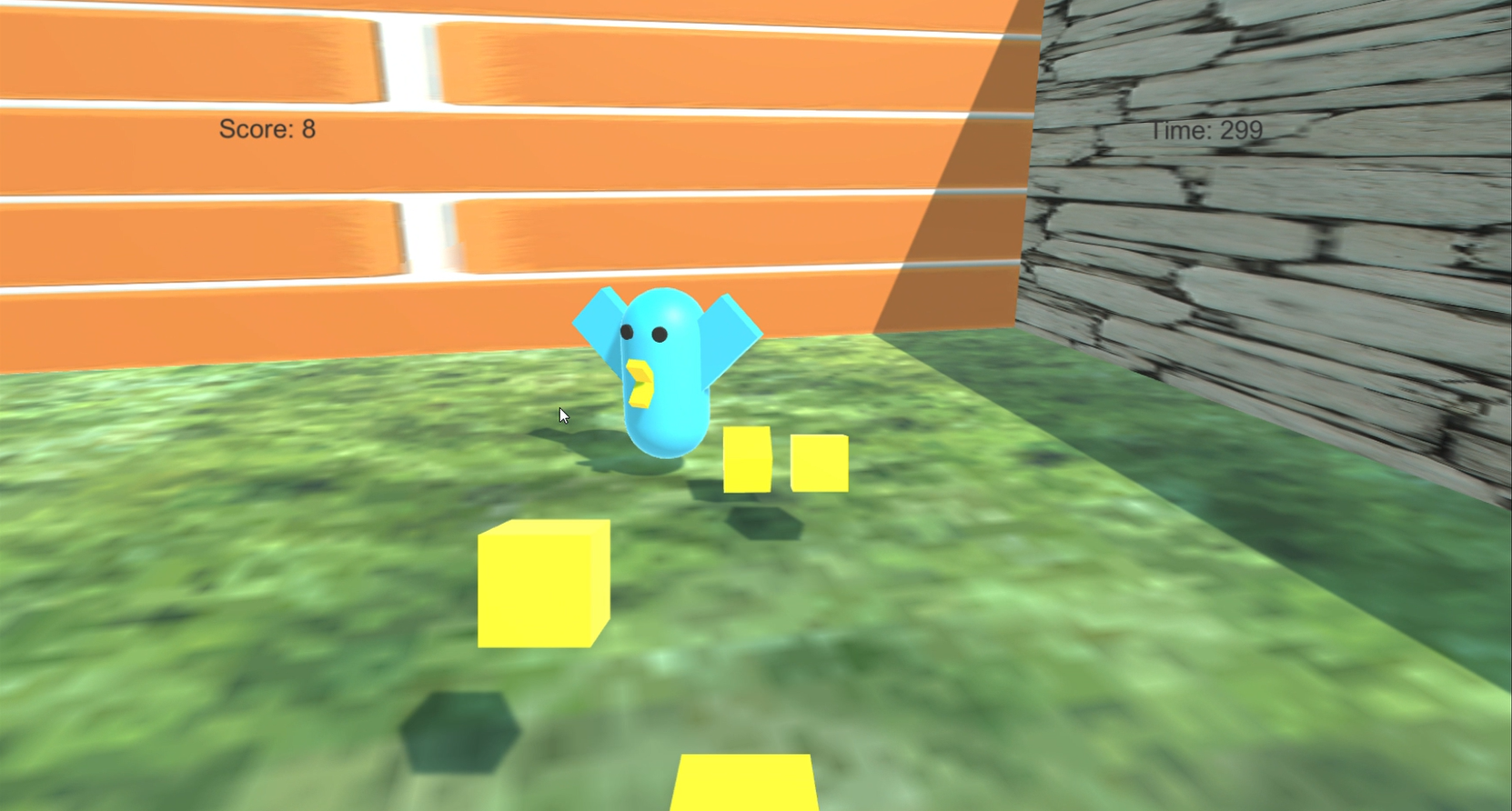Image resolution: width=1512 pixels, height=811 pixels.
Task: Click the bird's left eye
Action: pos(629,334)
